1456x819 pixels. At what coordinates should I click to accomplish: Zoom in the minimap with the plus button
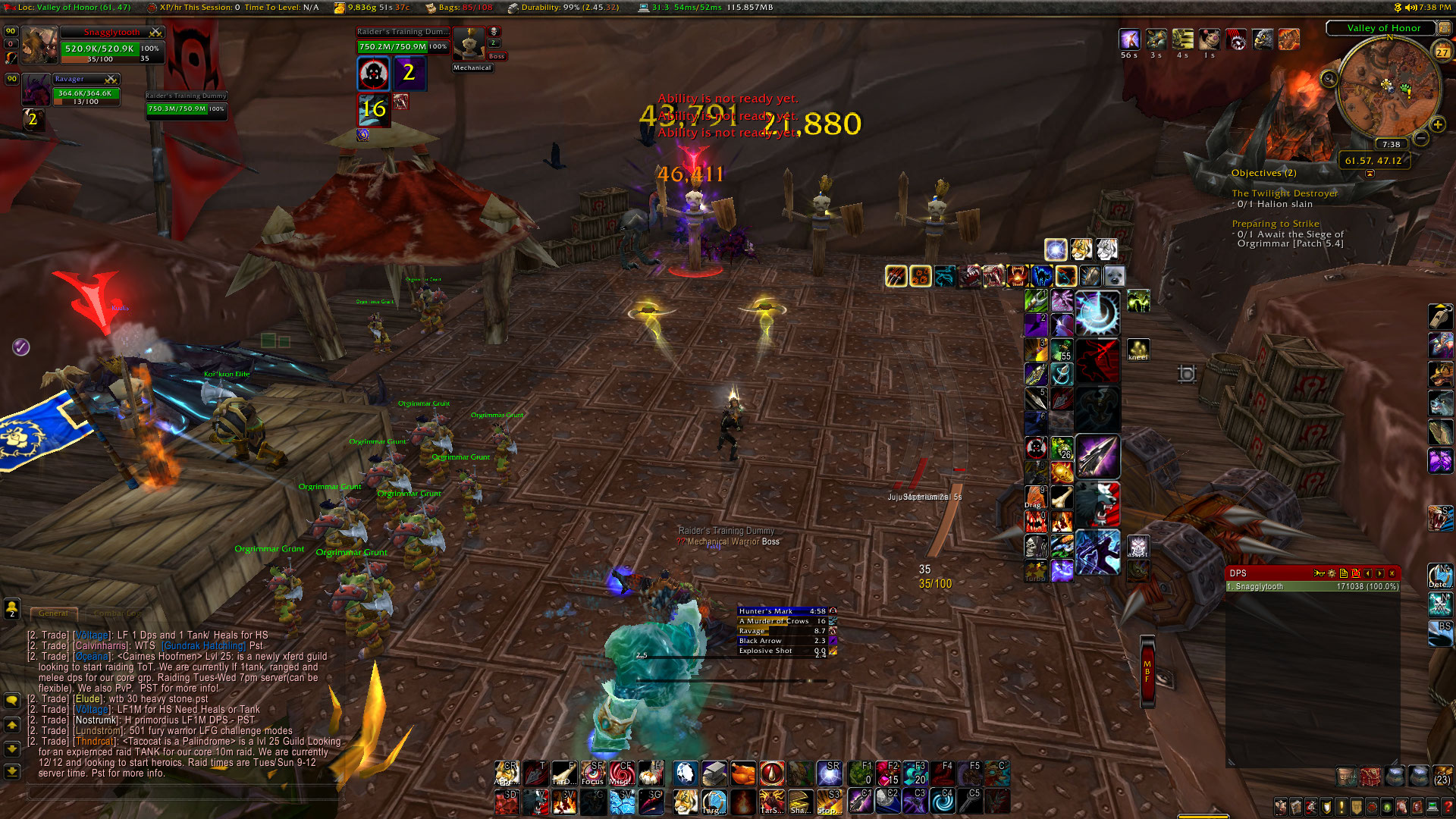1437,124
